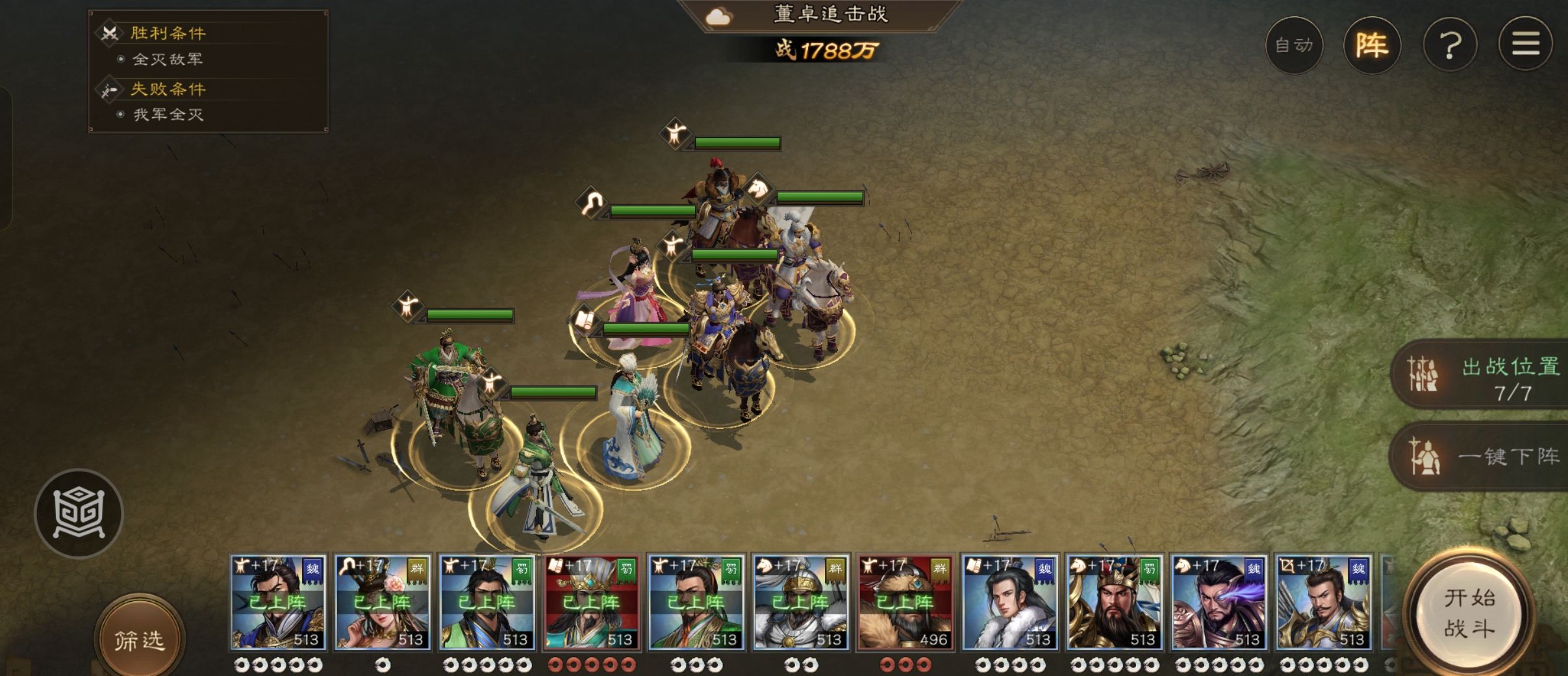Open the 胜利条件 victory conditions panel
Screen dimensions: 1568x676
tap(168, 33)
